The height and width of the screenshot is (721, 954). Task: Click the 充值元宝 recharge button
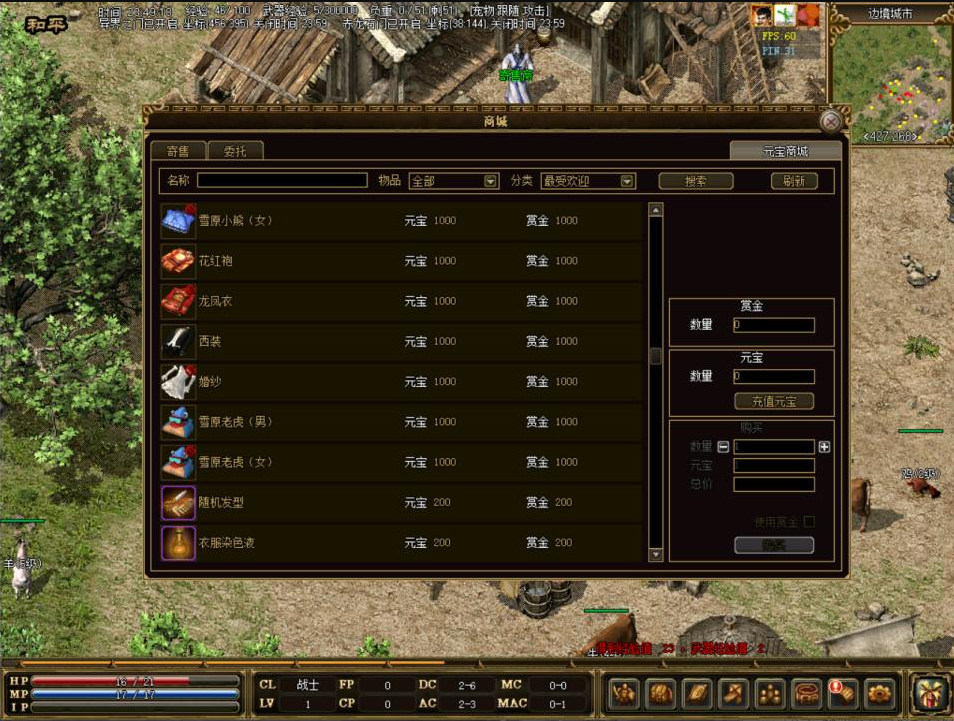pyautogui.click(x=774, y=401)
